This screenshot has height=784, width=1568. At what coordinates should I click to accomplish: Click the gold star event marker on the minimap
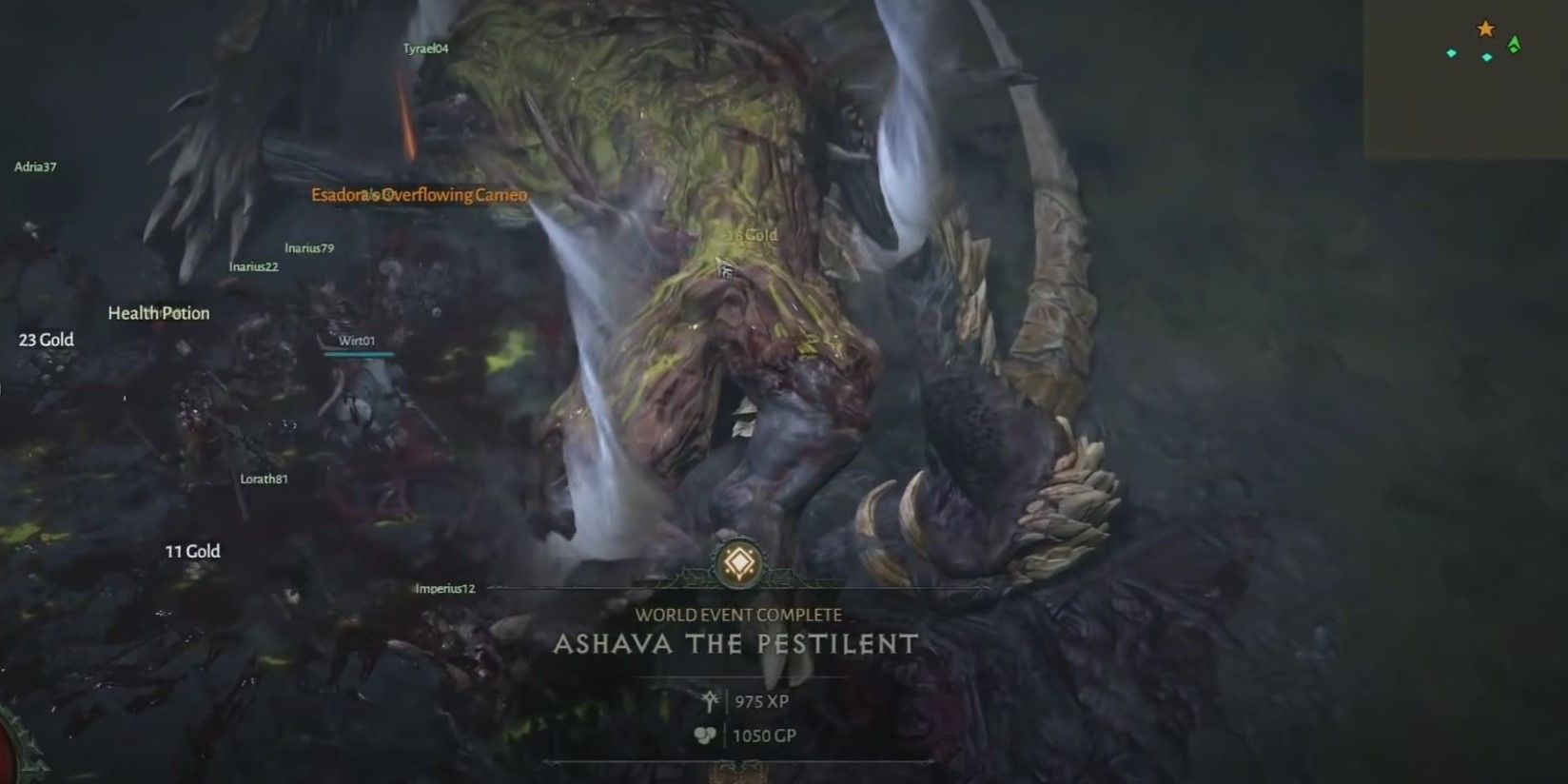pos(1484,29)
